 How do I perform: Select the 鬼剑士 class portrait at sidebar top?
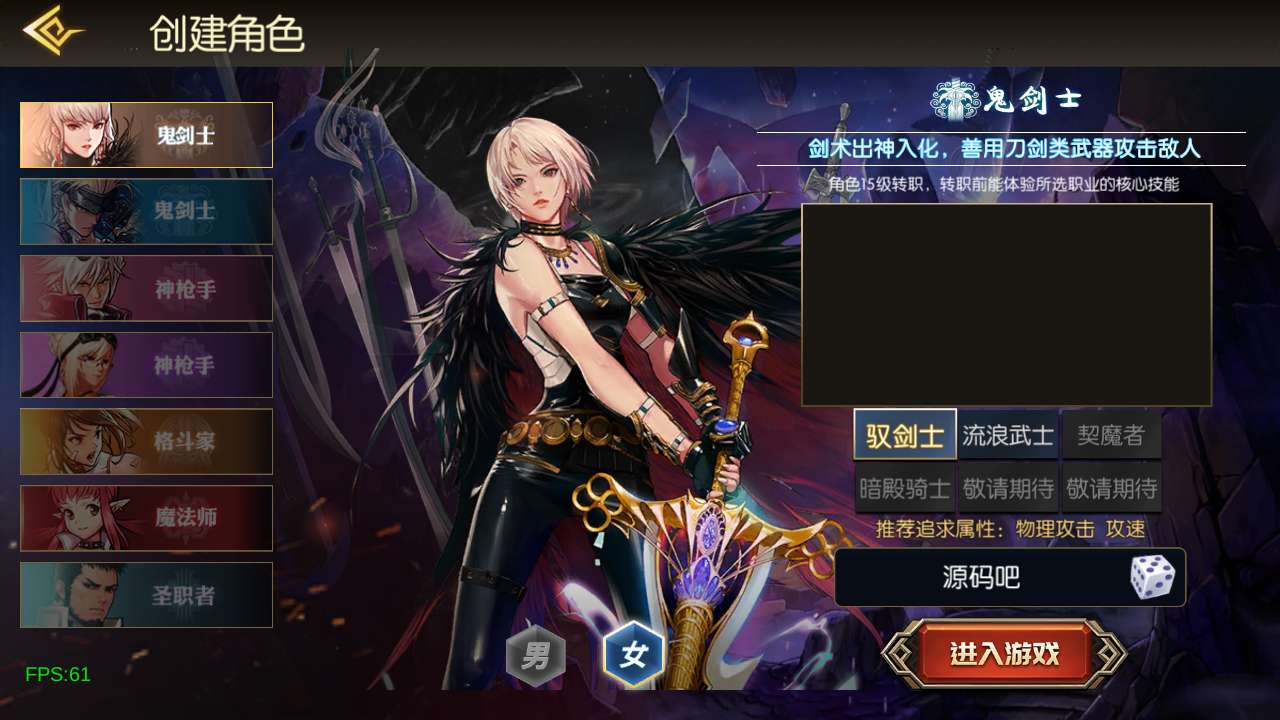pyautogui.click(x=145, y=134)
